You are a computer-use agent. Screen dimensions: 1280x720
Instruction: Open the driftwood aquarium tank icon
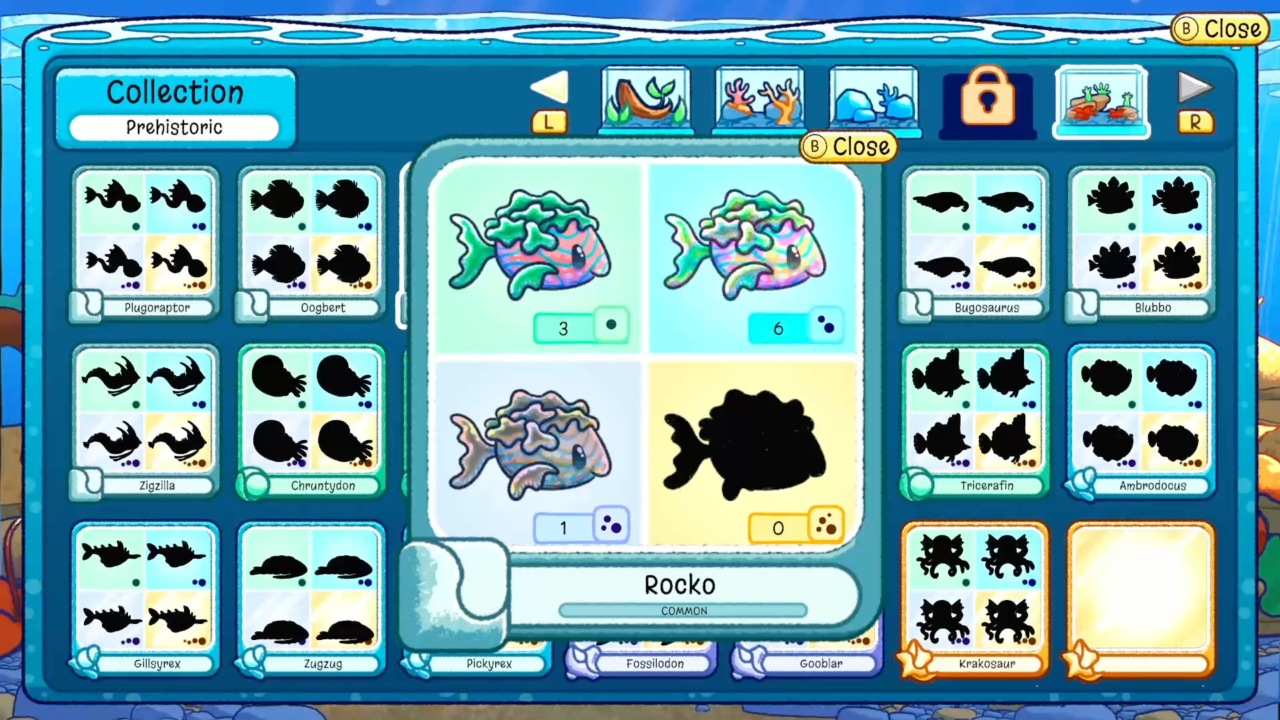pos(645,98)
